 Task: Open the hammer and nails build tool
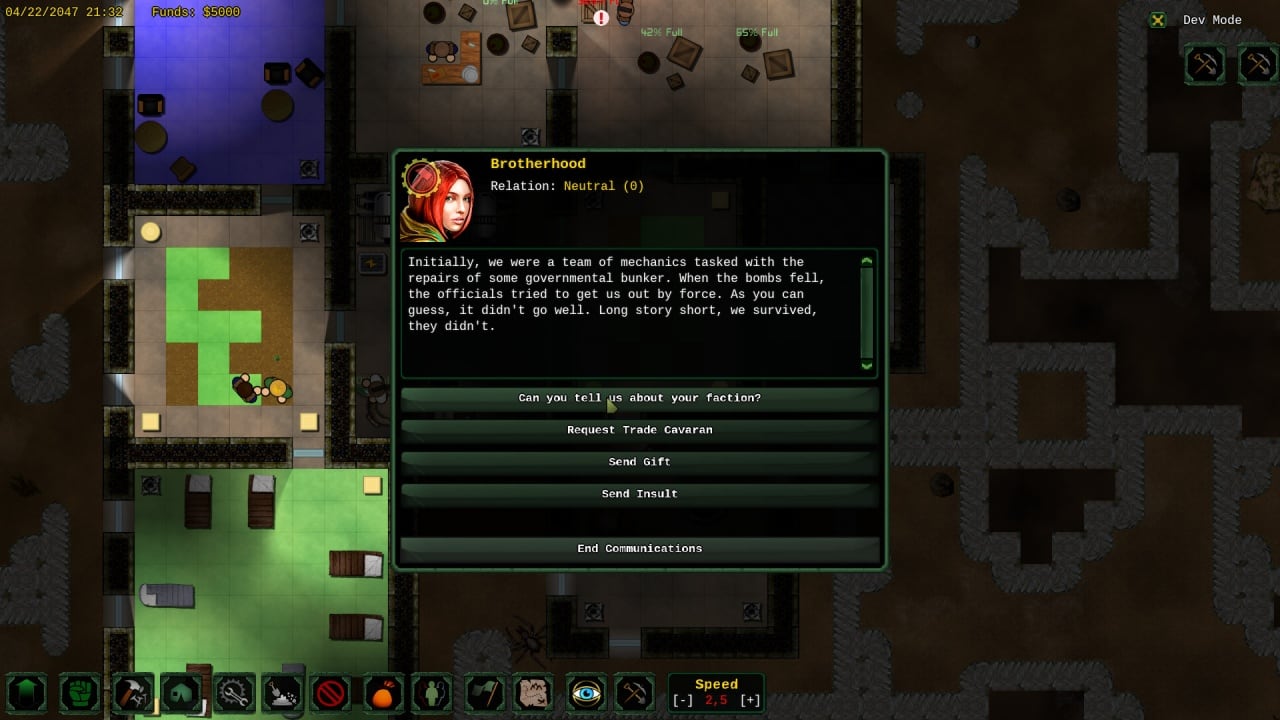[x=132, y=693]
